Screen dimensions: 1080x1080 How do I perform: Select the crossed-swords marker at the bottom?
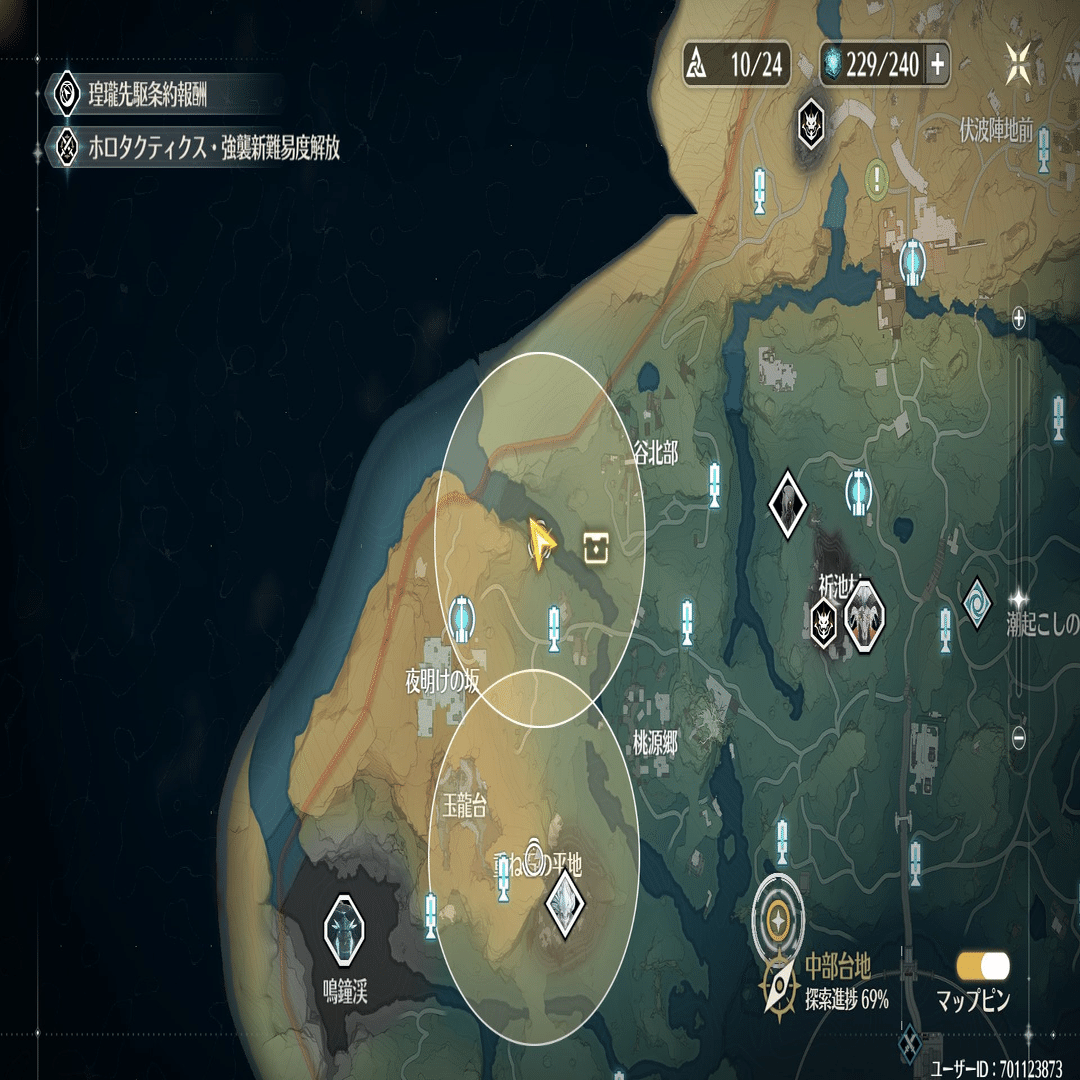point(911,1043)
